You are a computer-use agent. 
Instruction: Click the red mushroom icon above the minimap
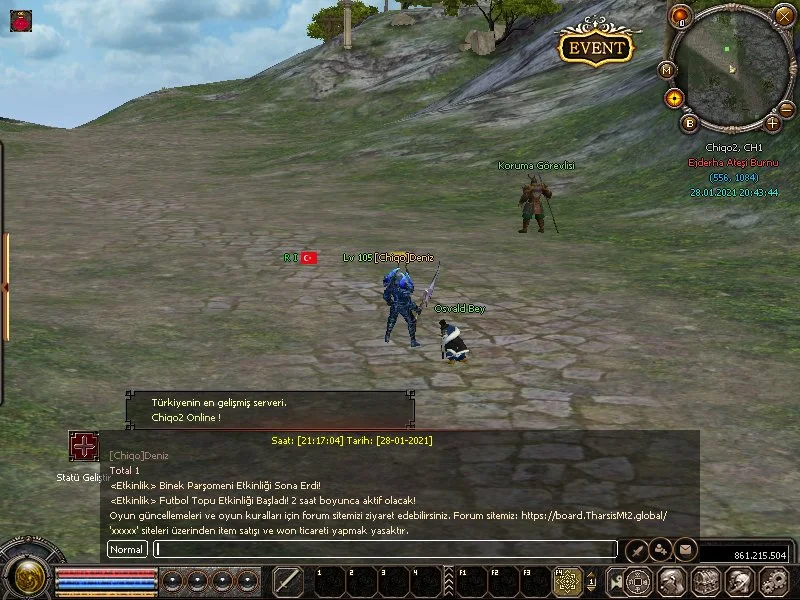[x=681, y=15]
